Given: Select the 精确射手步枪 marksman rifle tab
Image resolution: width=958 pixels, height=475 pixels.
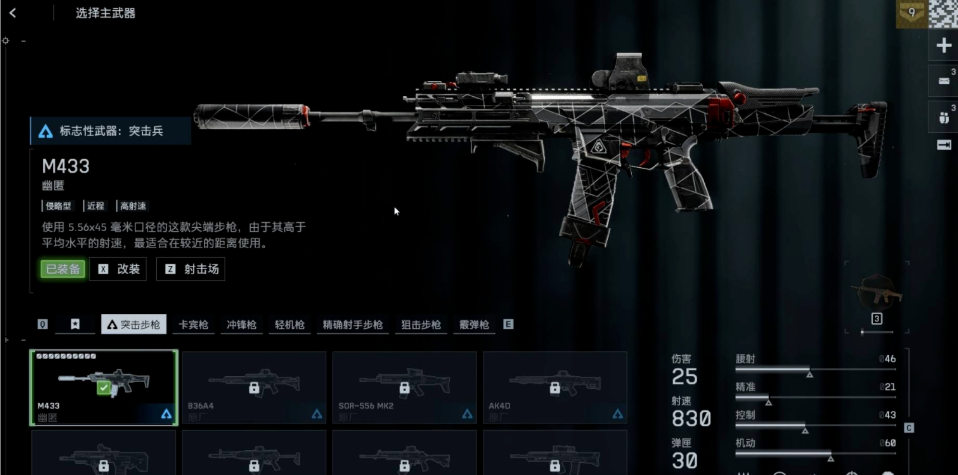Looking at the screenshot, I should pos(352,325).
